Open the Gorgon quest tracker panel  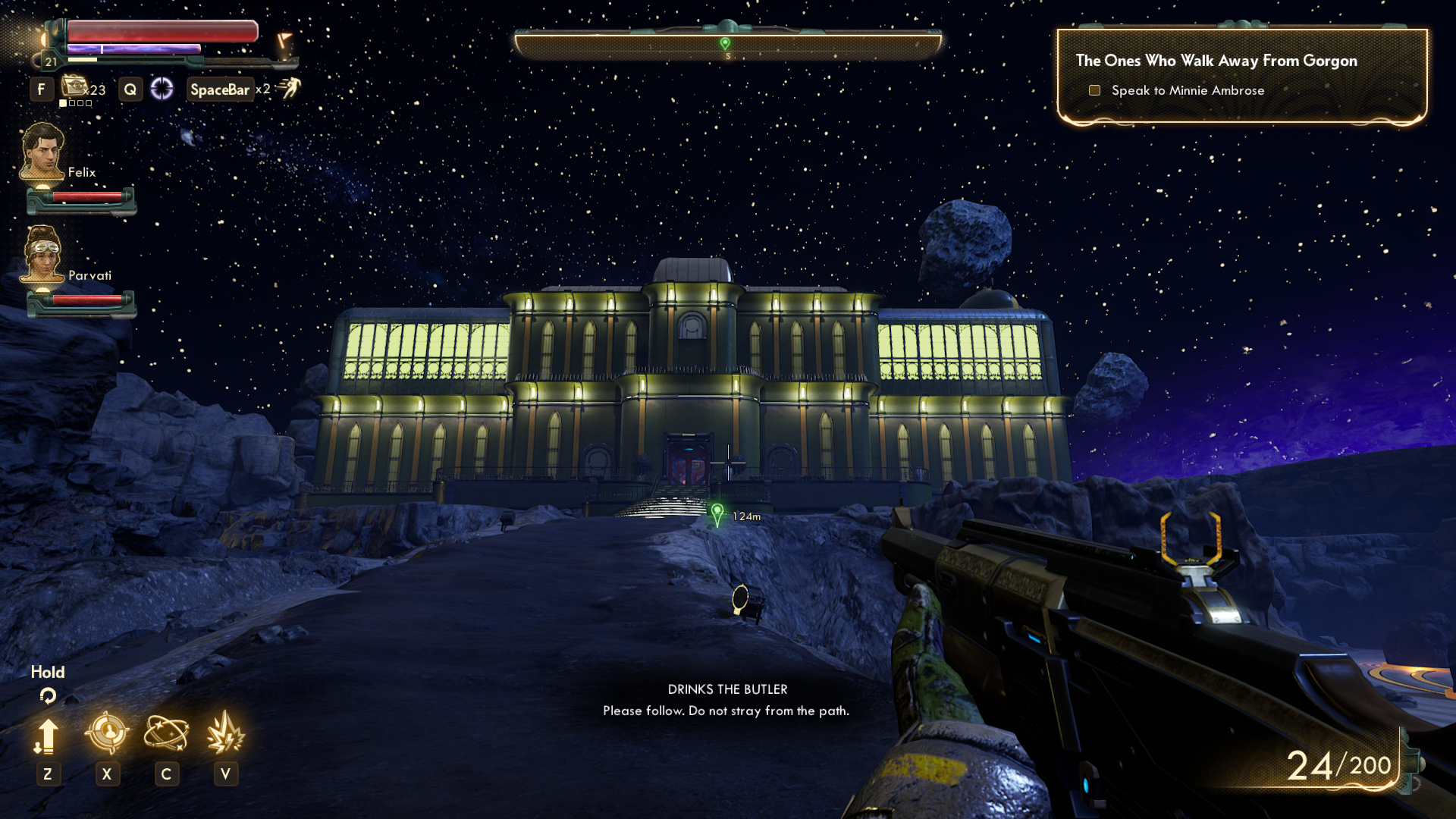click(x=1241, y=76)
